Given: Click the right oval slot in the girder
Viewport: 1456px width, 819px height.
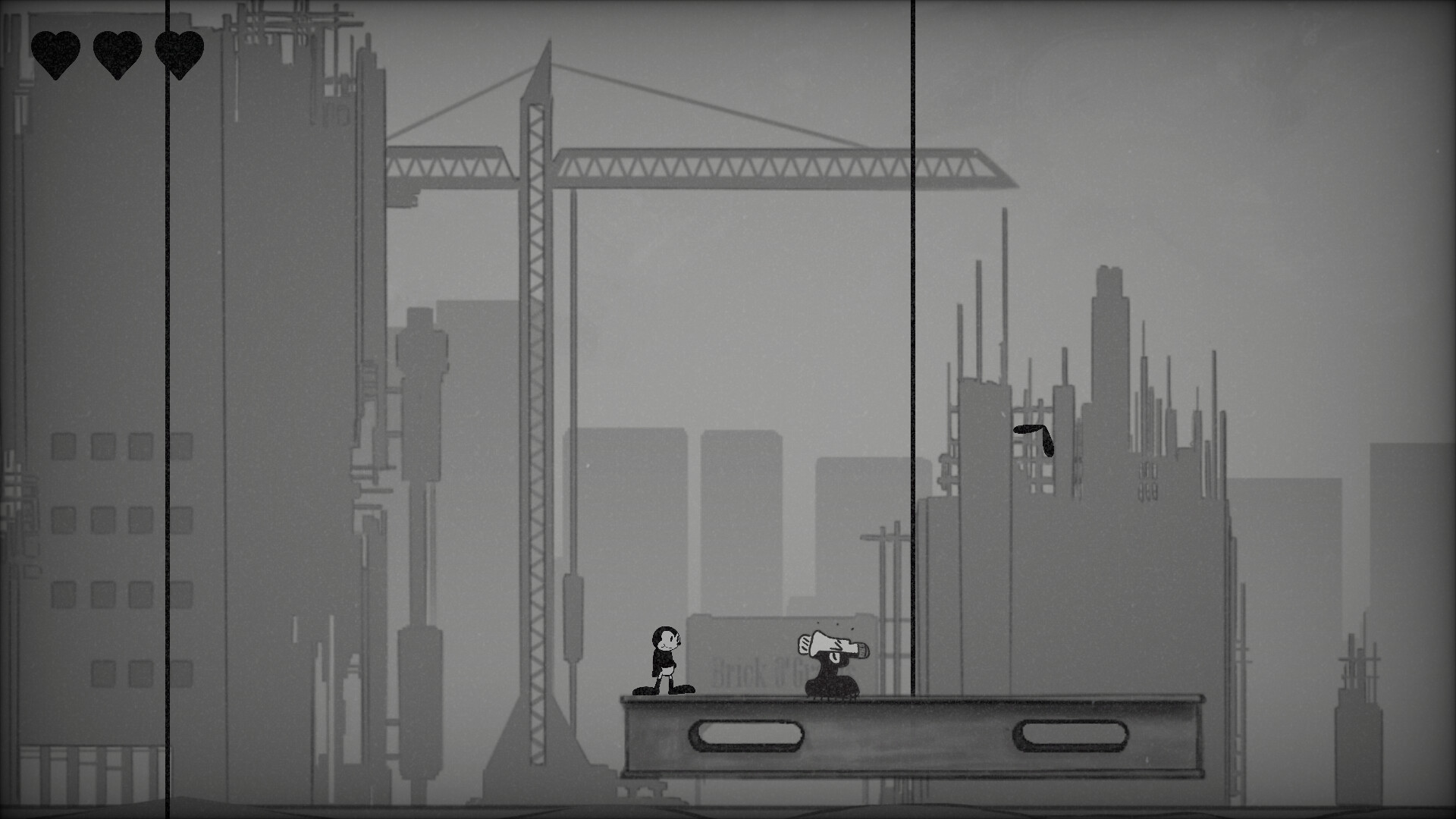Looking at the screenshot, I should (x=1069, y=734).
